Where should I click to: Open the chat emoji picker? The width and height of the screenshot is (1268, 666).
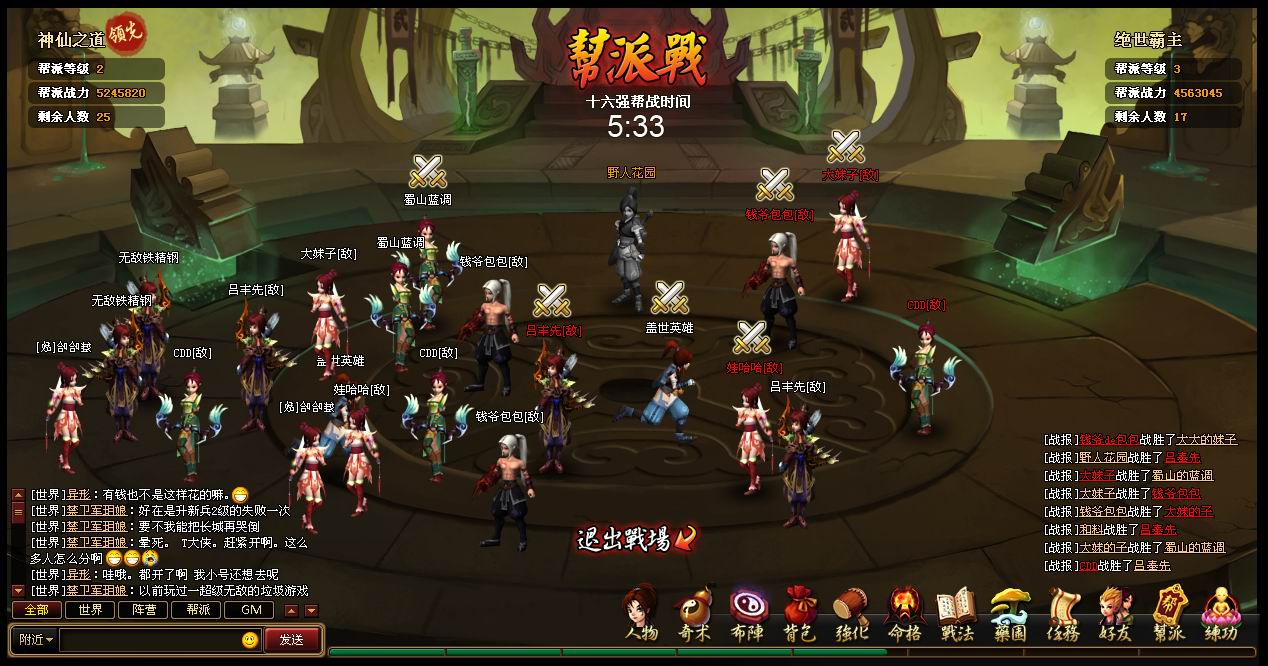coord(250,640)
